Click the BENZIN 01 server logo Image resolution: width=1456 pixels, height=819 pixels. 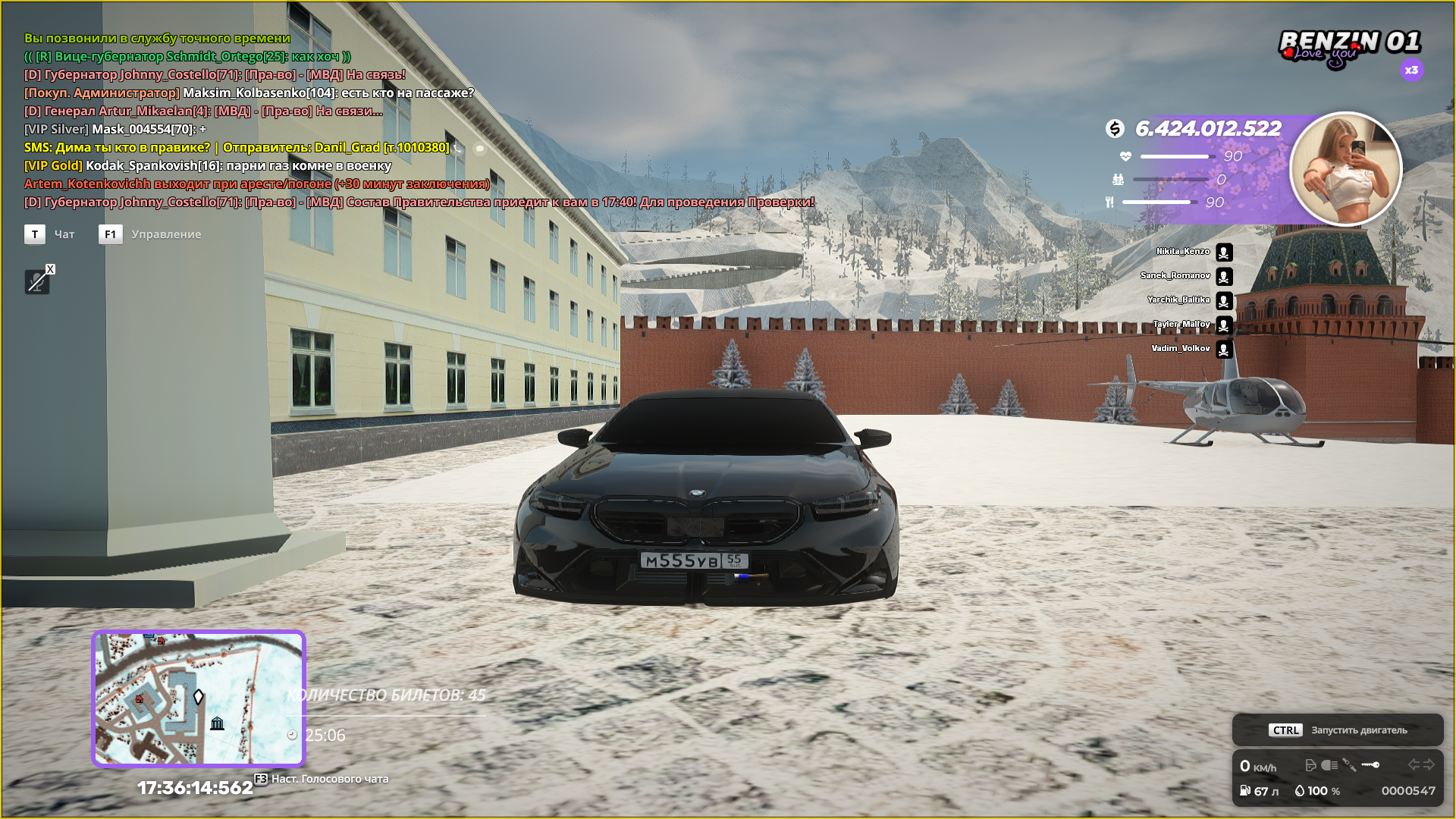point(1348,47)
